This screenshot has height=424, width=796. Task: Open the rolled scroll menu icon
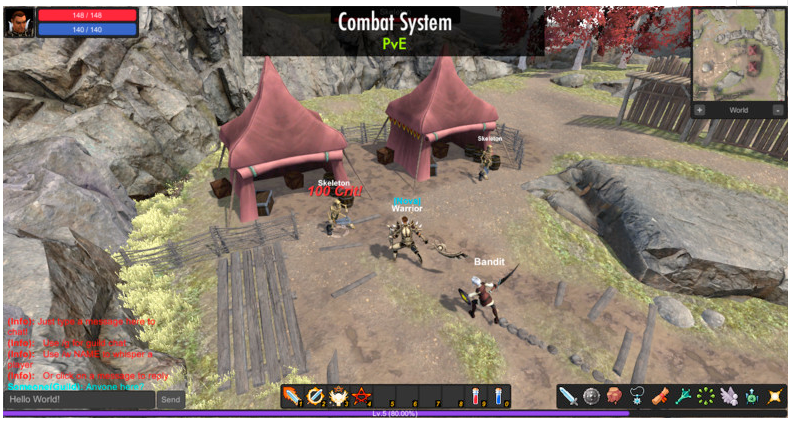pos(661,396)
